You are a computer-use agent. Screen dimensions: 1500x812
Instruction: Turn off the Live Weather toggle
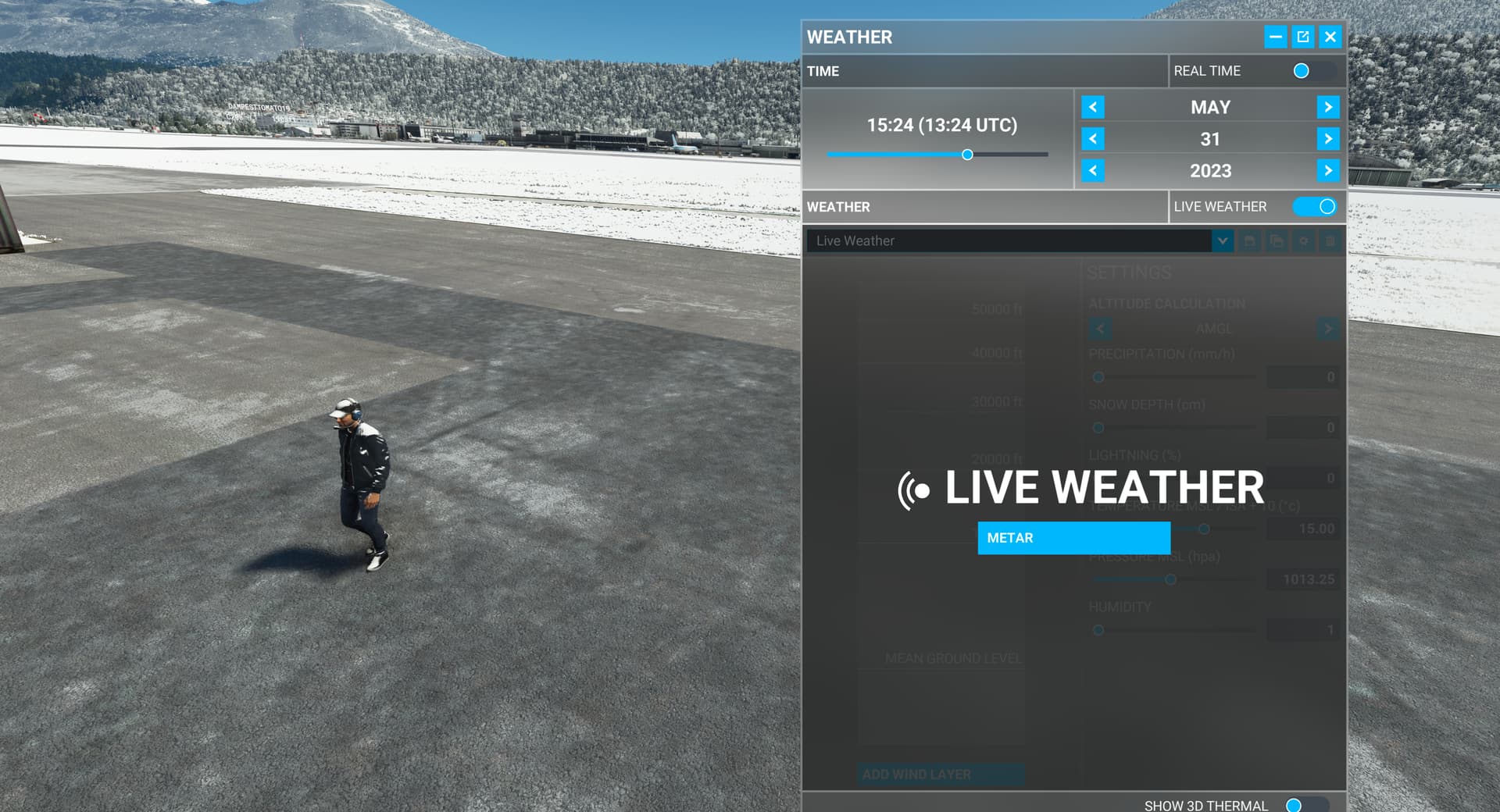click(x=1314, y=206)
